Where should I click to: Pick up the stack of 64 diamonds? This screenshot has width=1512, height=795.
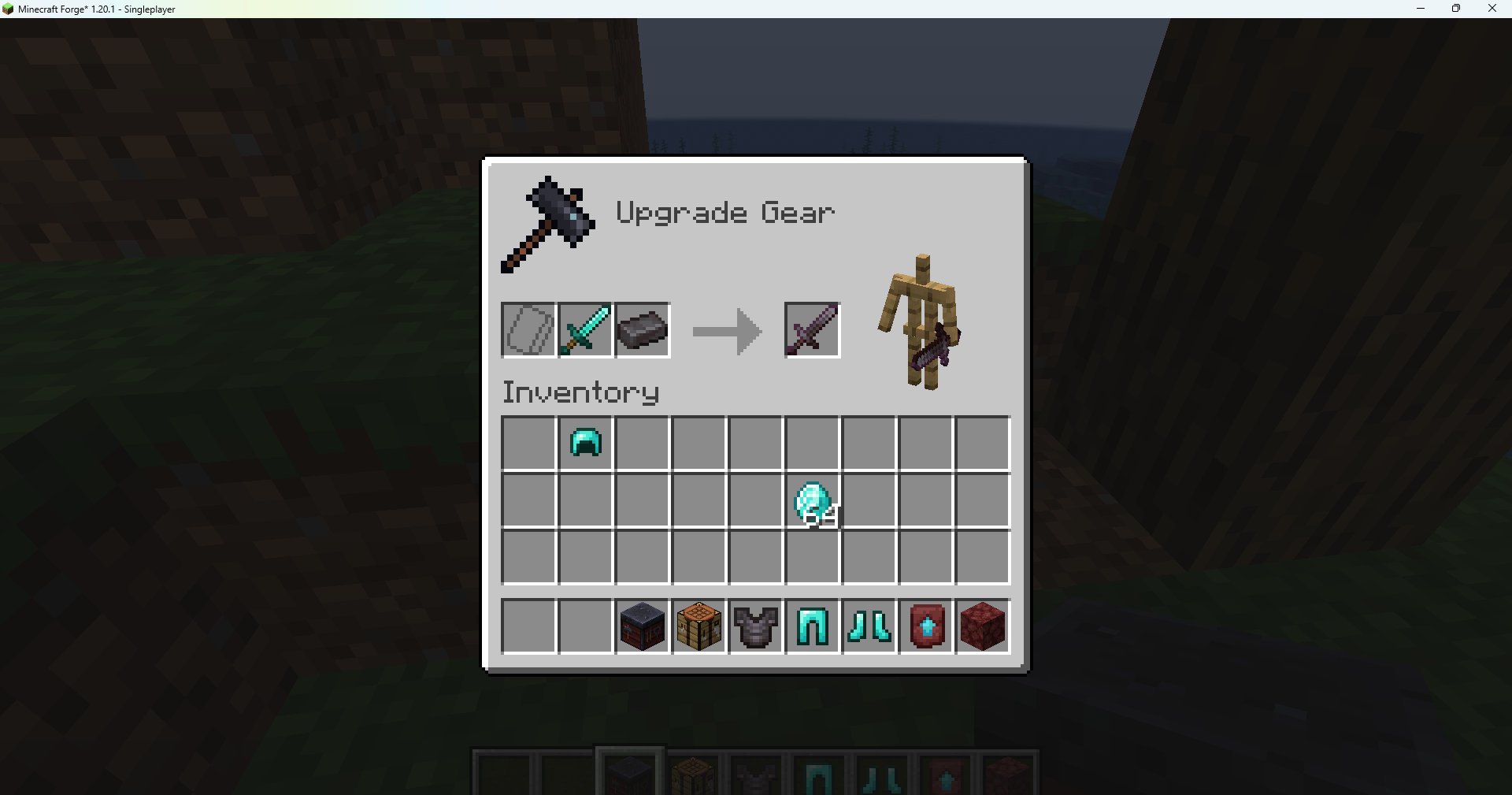(x=812, y=500)
